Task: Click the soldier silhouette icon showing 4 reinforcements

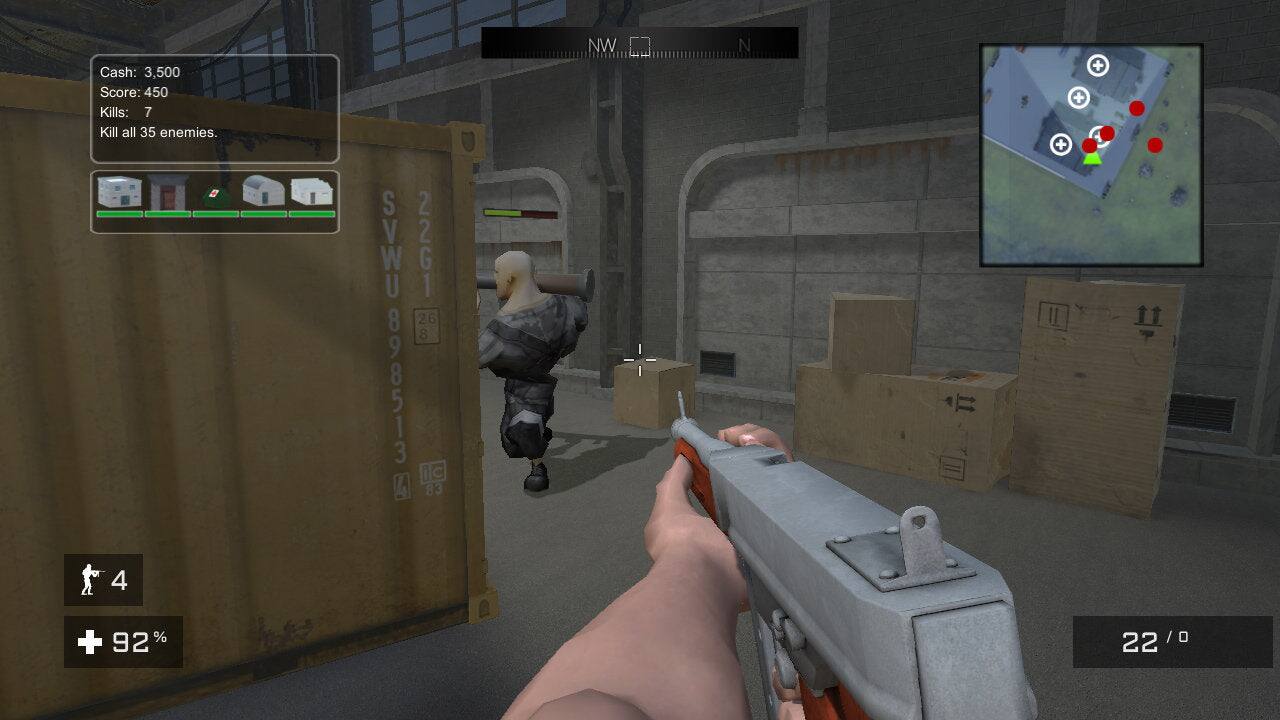Action: (x=90, y=580)
